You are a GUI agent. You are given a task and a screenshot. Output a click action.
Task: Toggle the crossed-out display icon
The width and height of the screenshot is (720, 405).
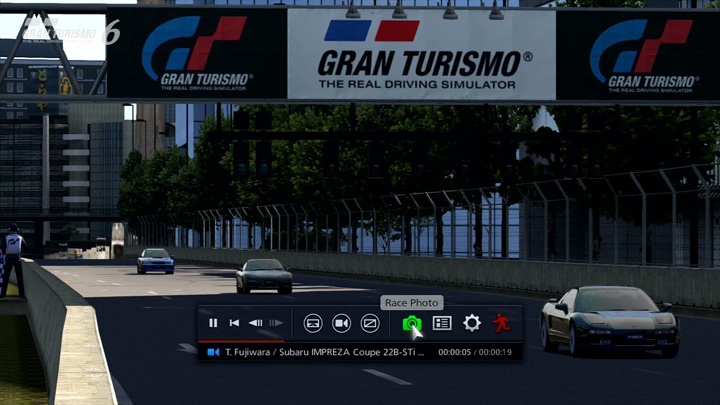(370, 323)
